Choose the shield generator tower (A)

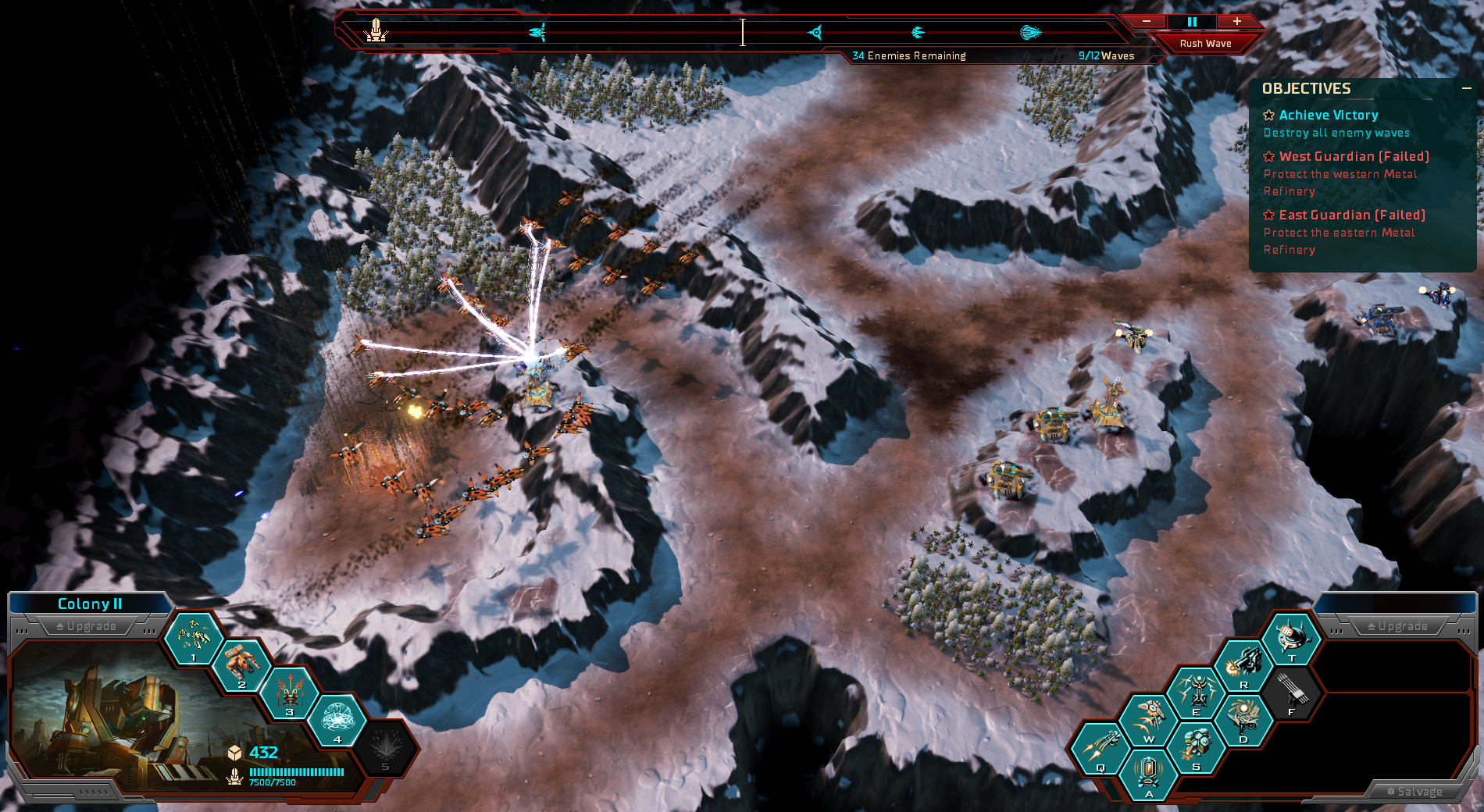point(1148,774)
